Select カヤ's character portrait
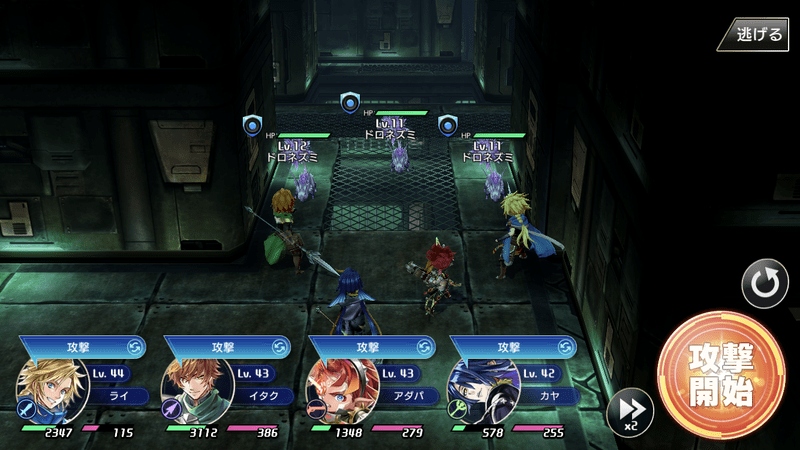Image resolution: width=800 pixels, height=450 pixels. pos(482,390)
